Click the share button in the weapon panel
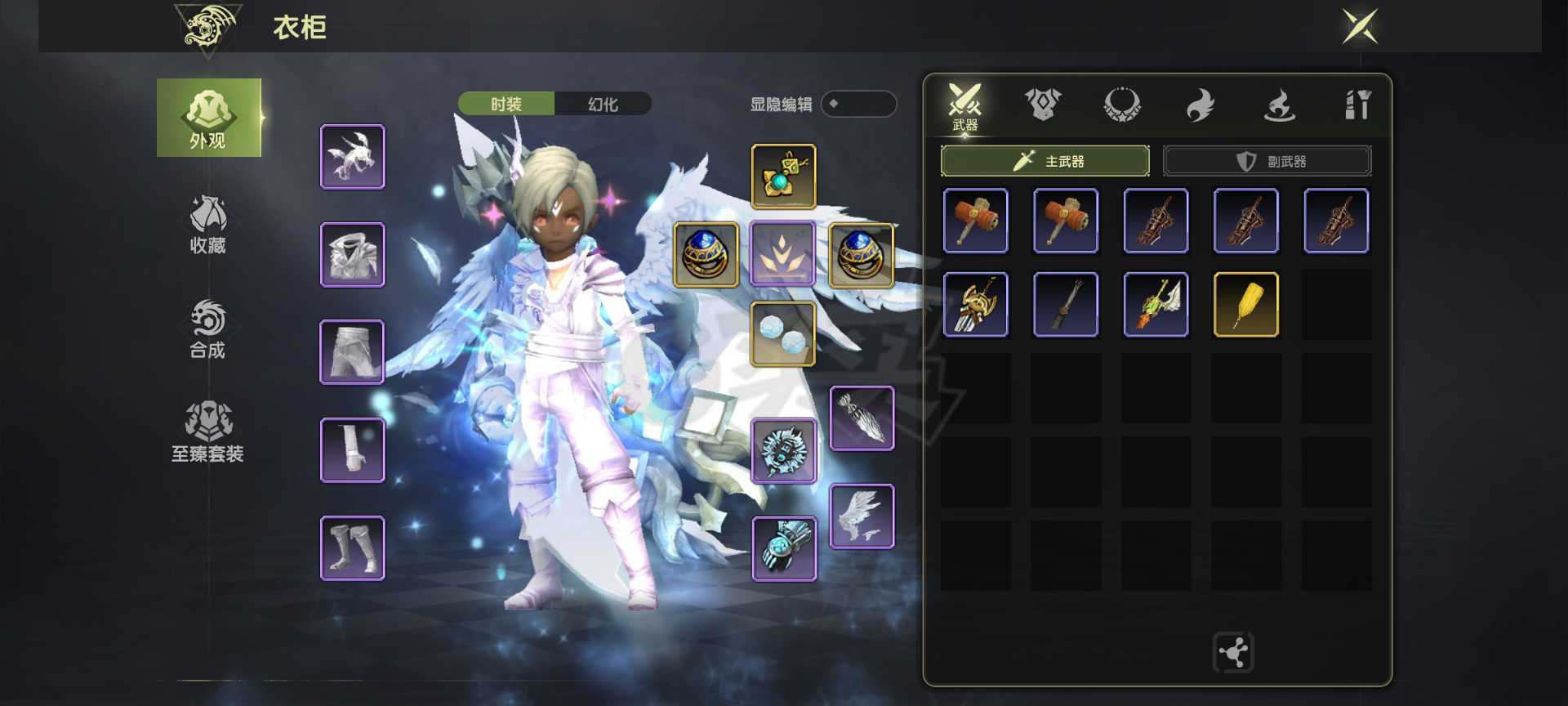Image resolution: width=1568 pixels, height=706 pixels. (x=1233, y=652)
